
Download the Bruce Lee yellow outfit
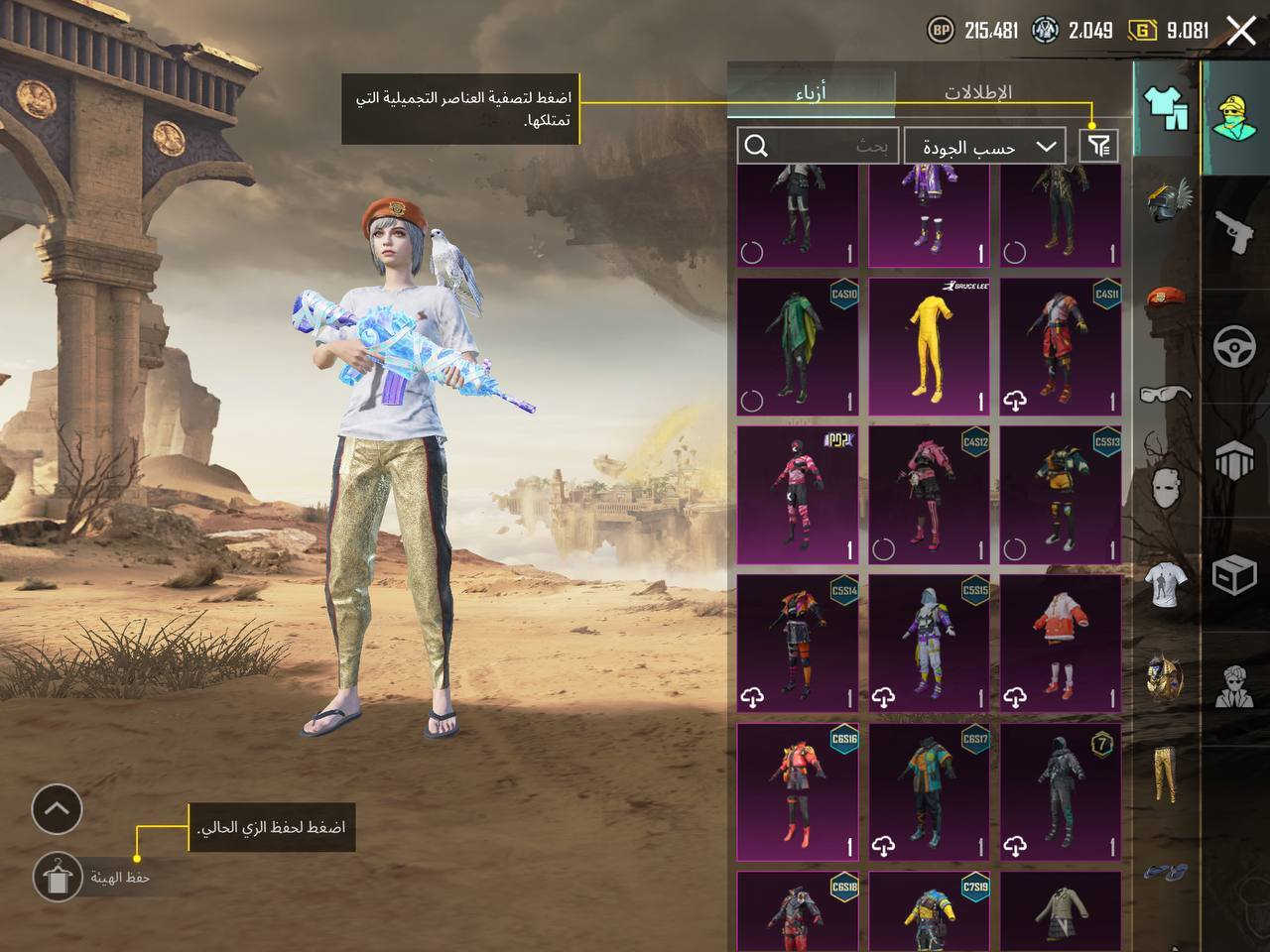928,347
